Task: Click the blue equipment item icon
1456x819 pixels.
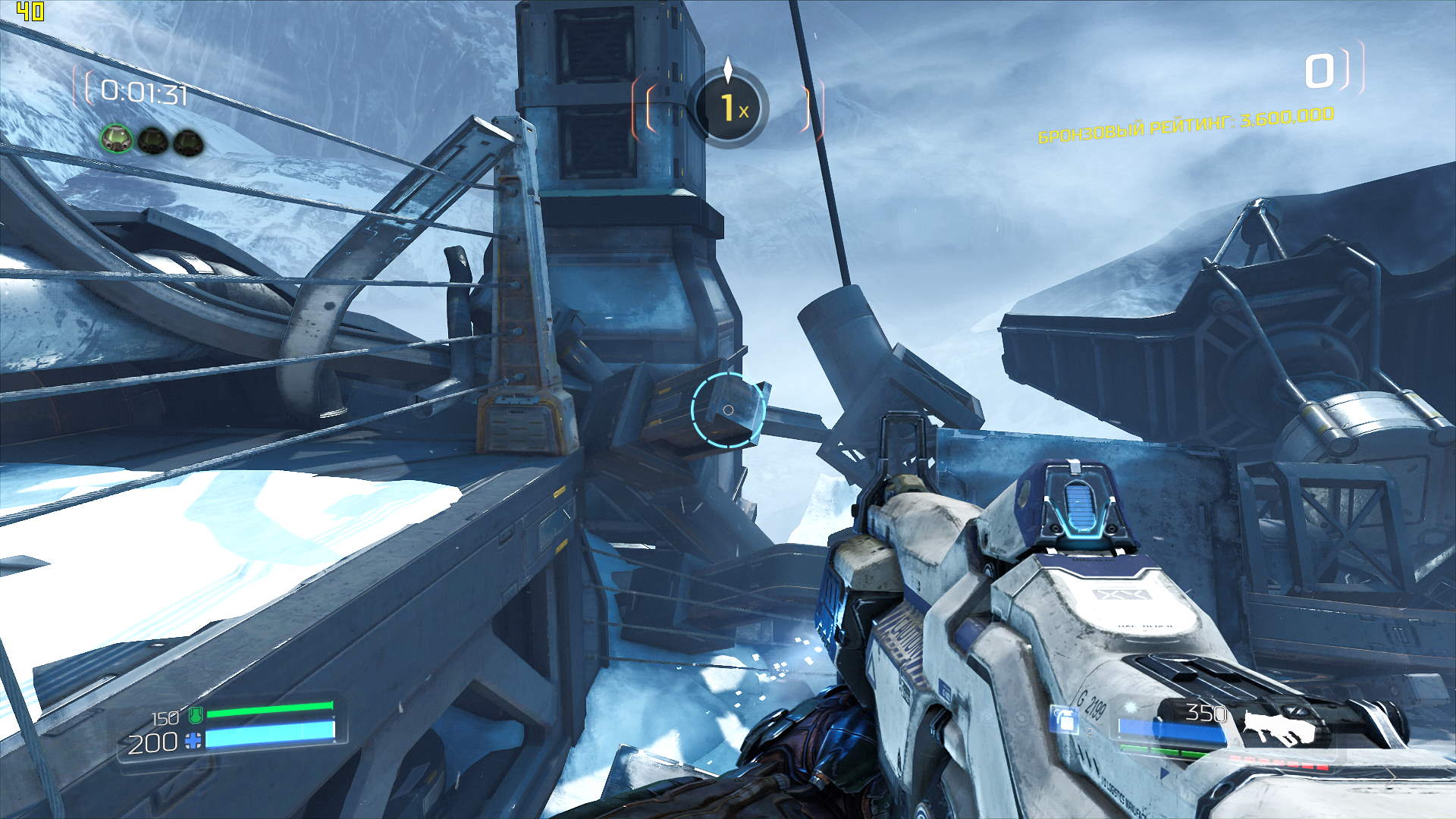Action: click(x=1065, y=719)
